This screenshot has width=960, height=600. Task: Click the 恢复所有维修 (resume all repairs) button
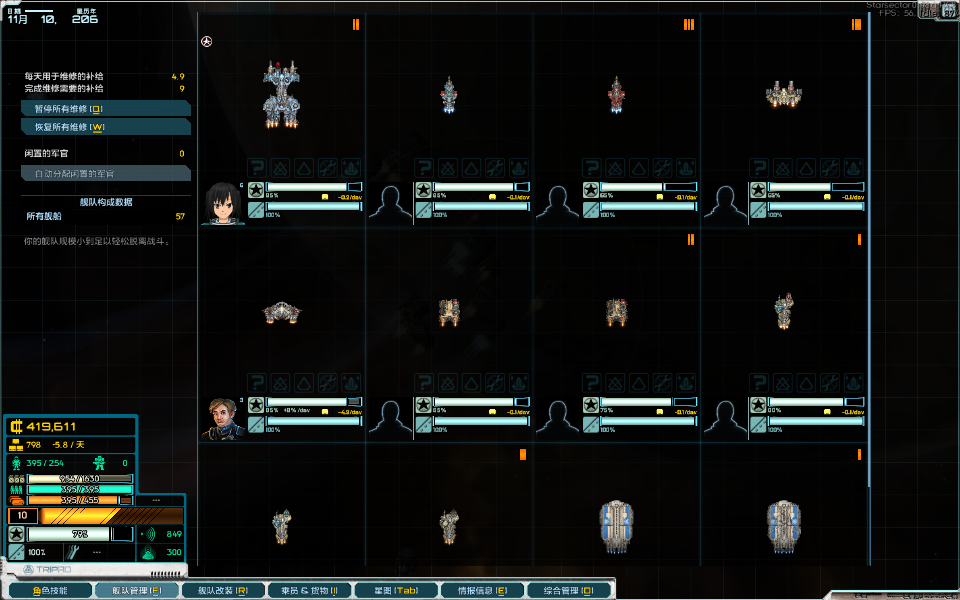[x=105, y=127]
